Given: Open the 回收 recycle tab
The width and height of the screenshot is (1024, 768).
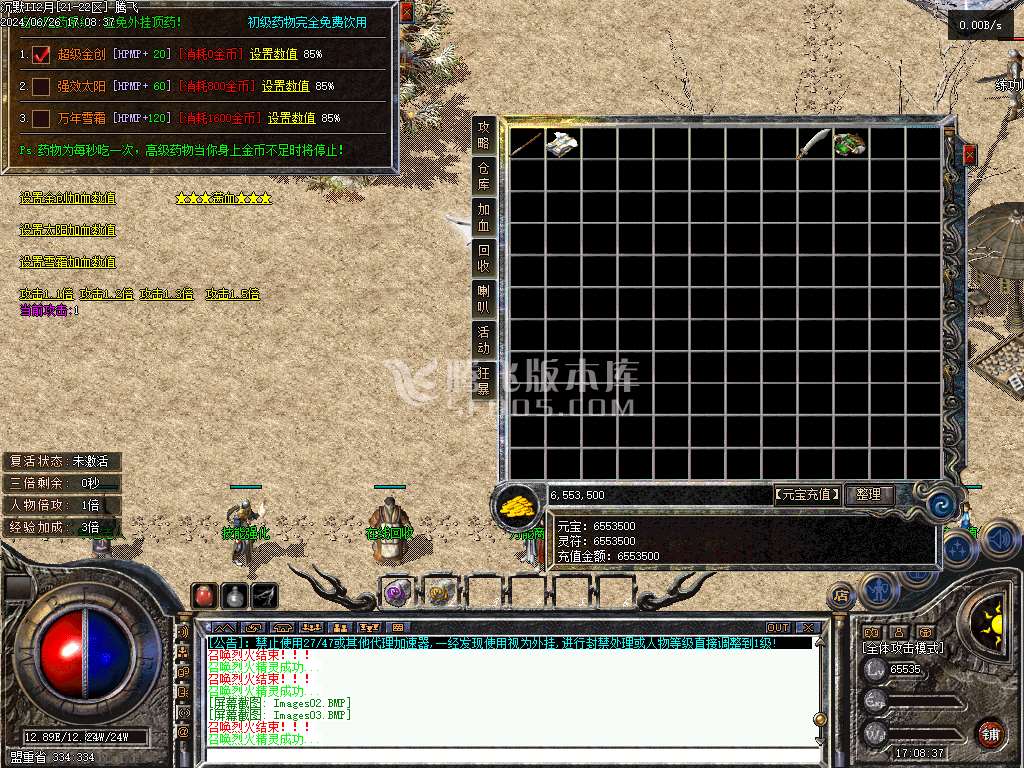Looking at the screenshot, I should 484,257.
